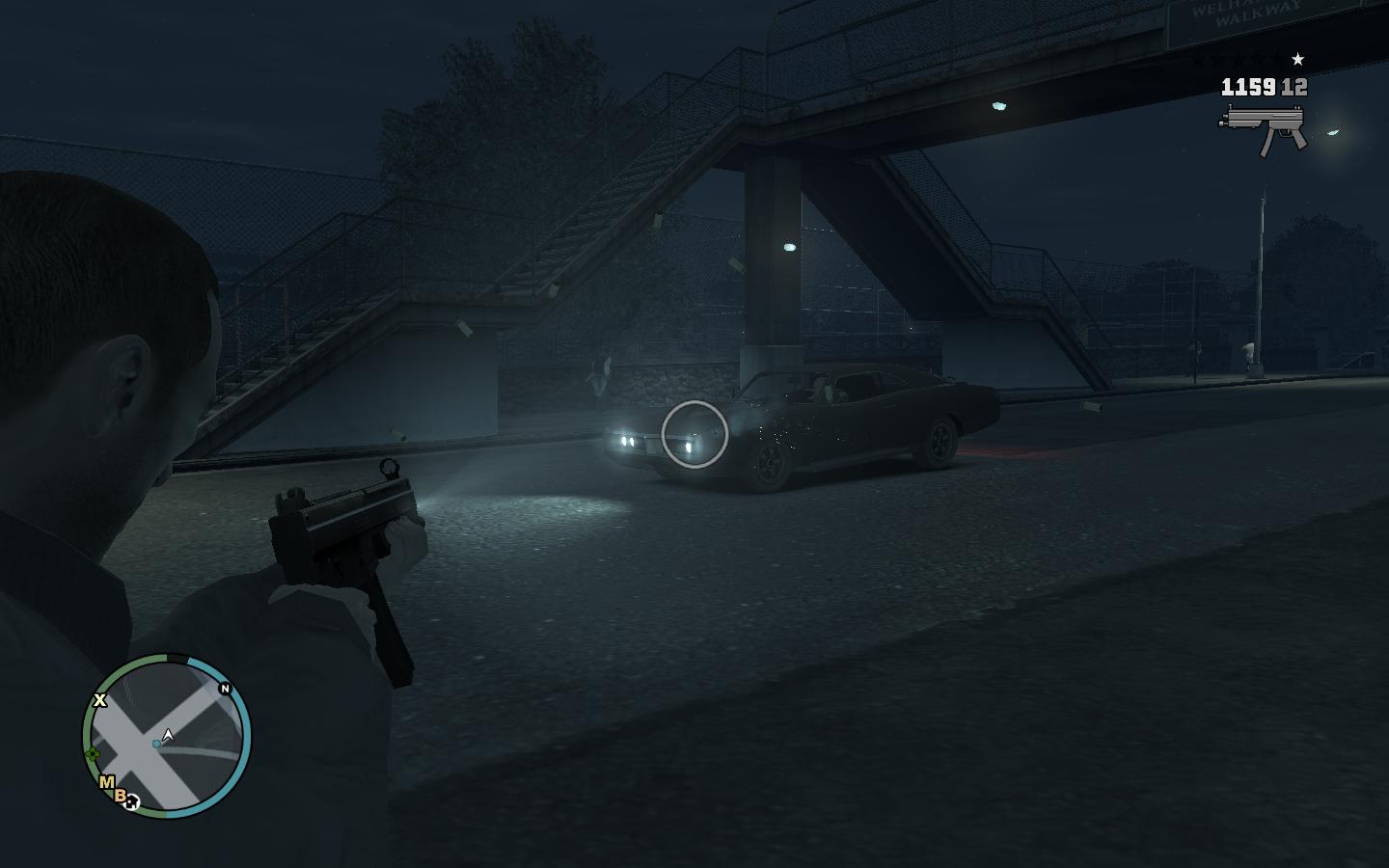Viewport: 1389px width, 868px height.
Task: Click the white player arrow on the radar
Action: pyautogui.click(x=169, y=736)
